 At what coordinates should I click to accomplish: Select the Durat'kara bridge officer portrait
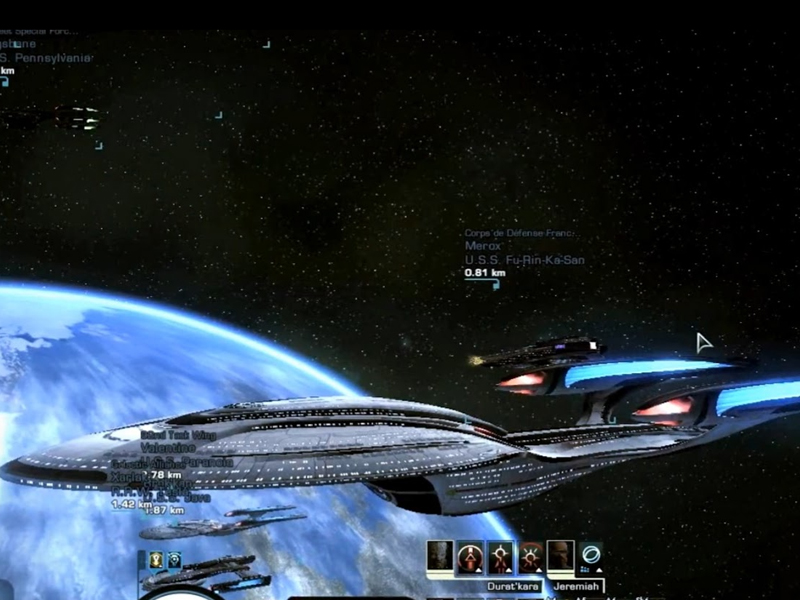tap(440, 557)
